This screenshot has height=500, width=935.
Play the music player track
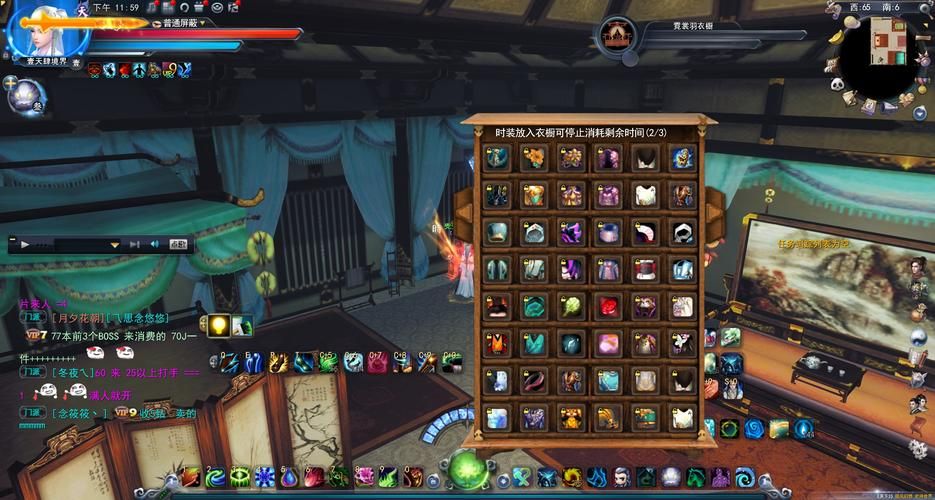pos(25,244)
